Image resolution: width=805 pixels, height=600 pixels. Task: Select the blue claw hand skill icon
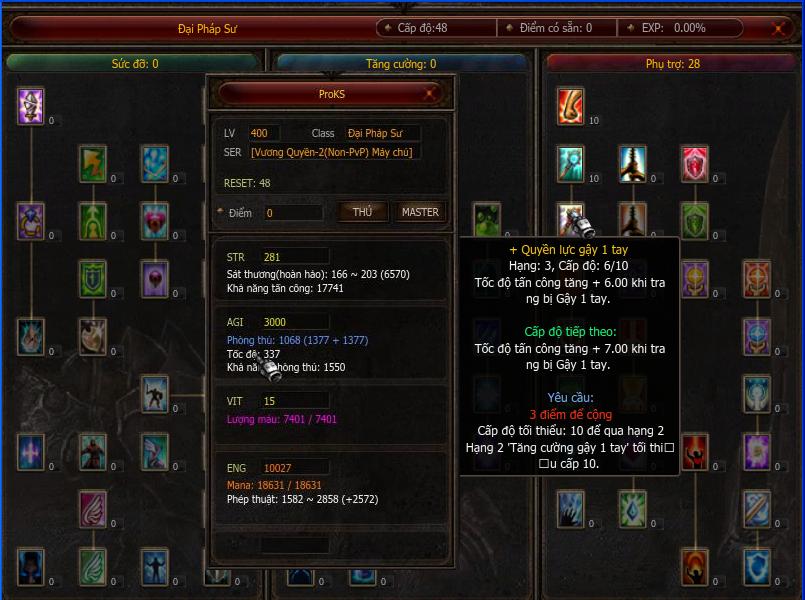[571, 509]
